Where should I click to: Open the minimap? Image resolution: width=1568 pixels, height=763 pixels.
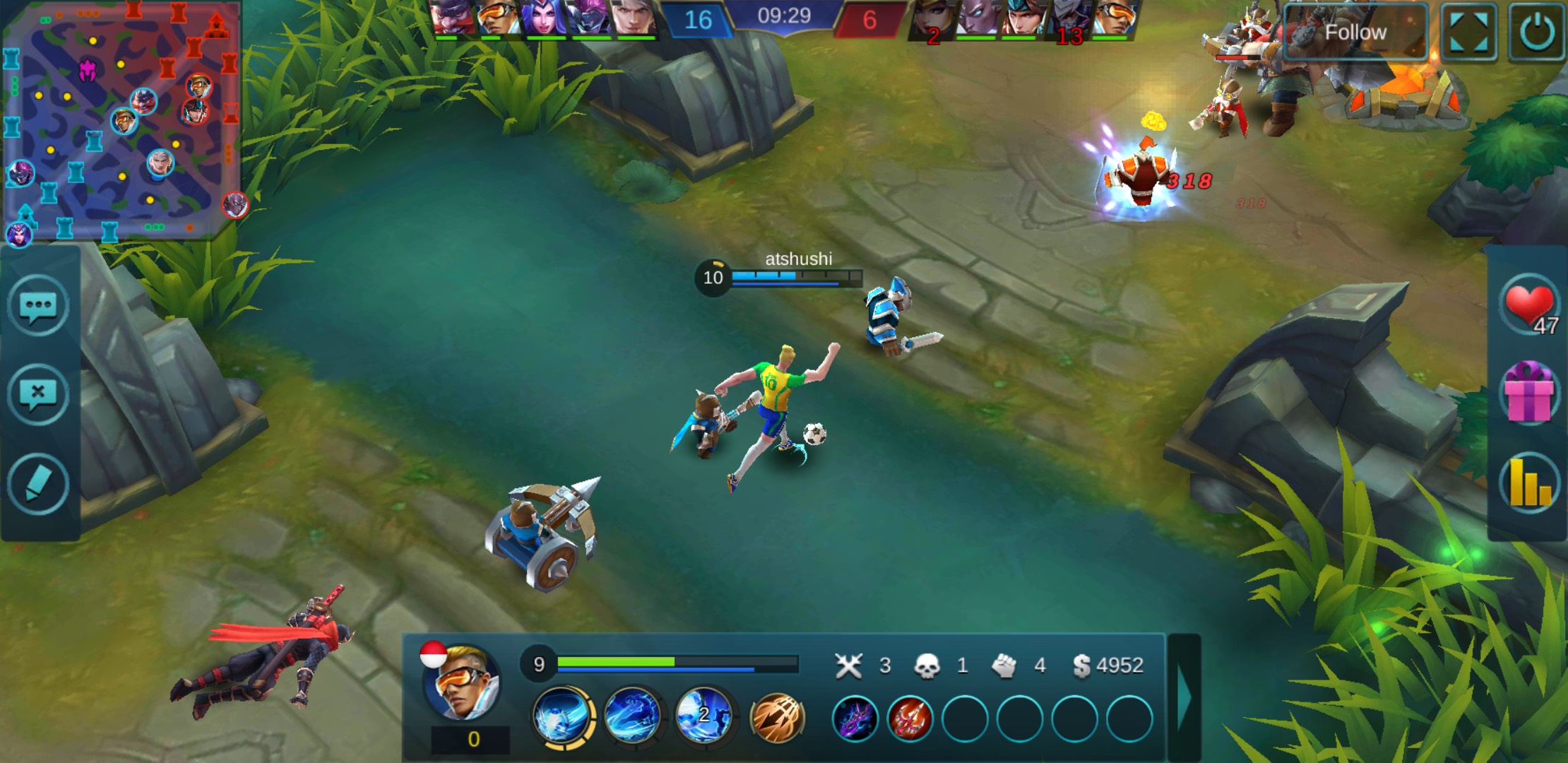point(121,120)
